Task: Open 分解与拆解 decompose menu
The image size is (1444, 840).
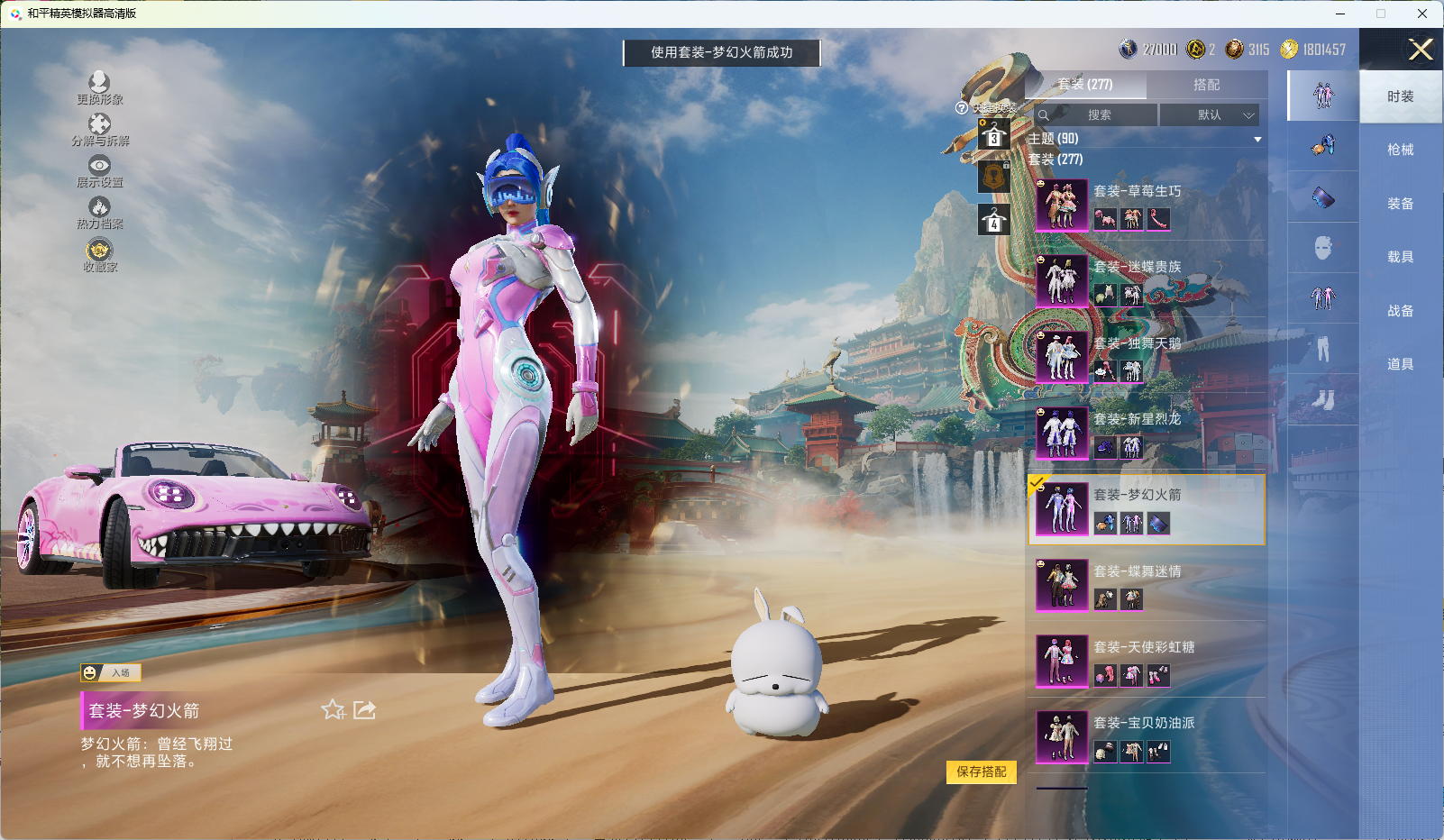Action: [x=100, y=130]
